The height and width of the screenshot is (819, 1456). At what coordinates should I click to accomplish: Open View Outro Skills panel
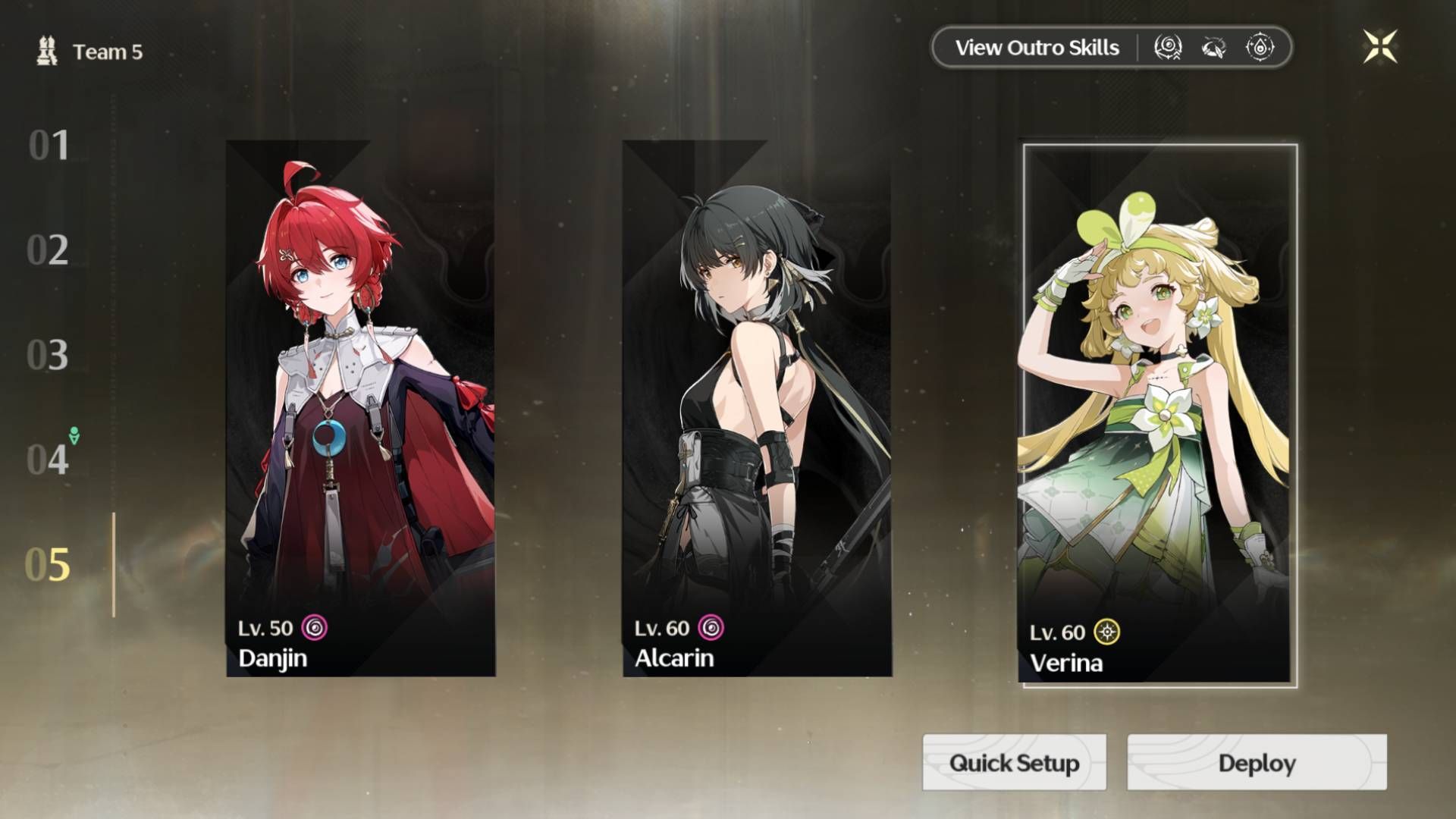pyautogui.click(x=1036, y=48)
